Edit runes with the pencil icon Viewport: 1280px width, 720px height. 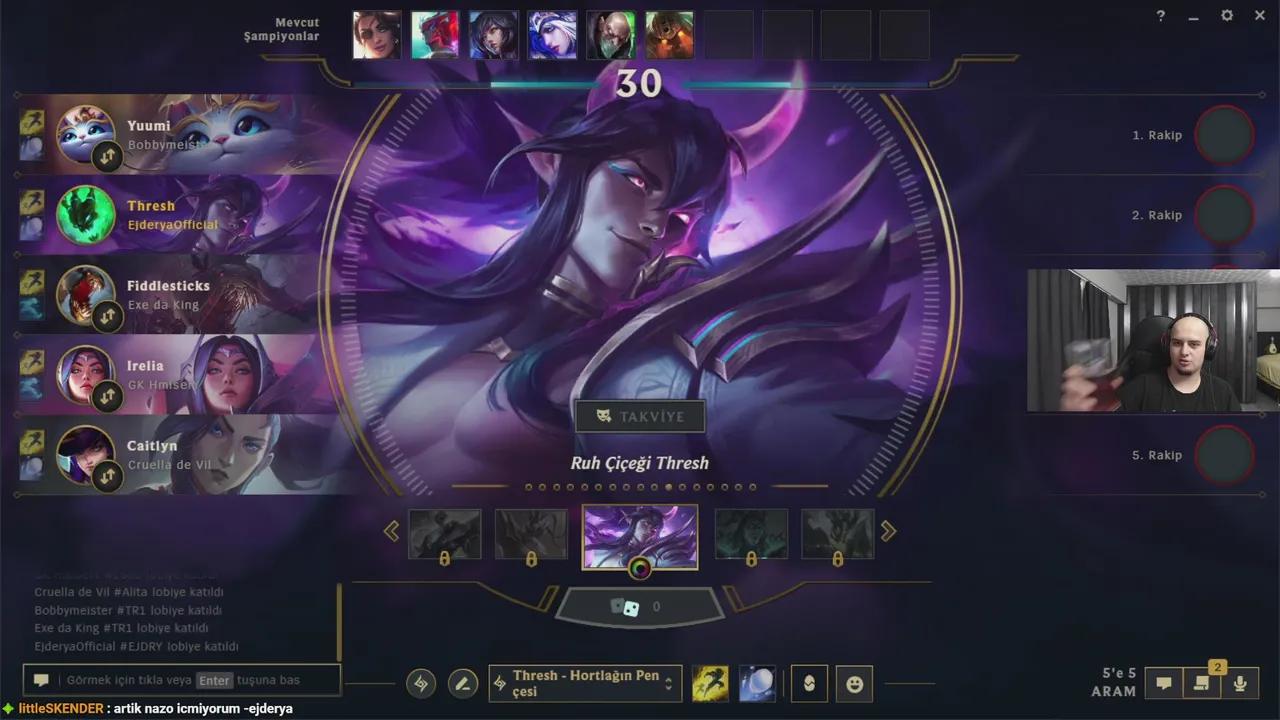click(462, 683)
